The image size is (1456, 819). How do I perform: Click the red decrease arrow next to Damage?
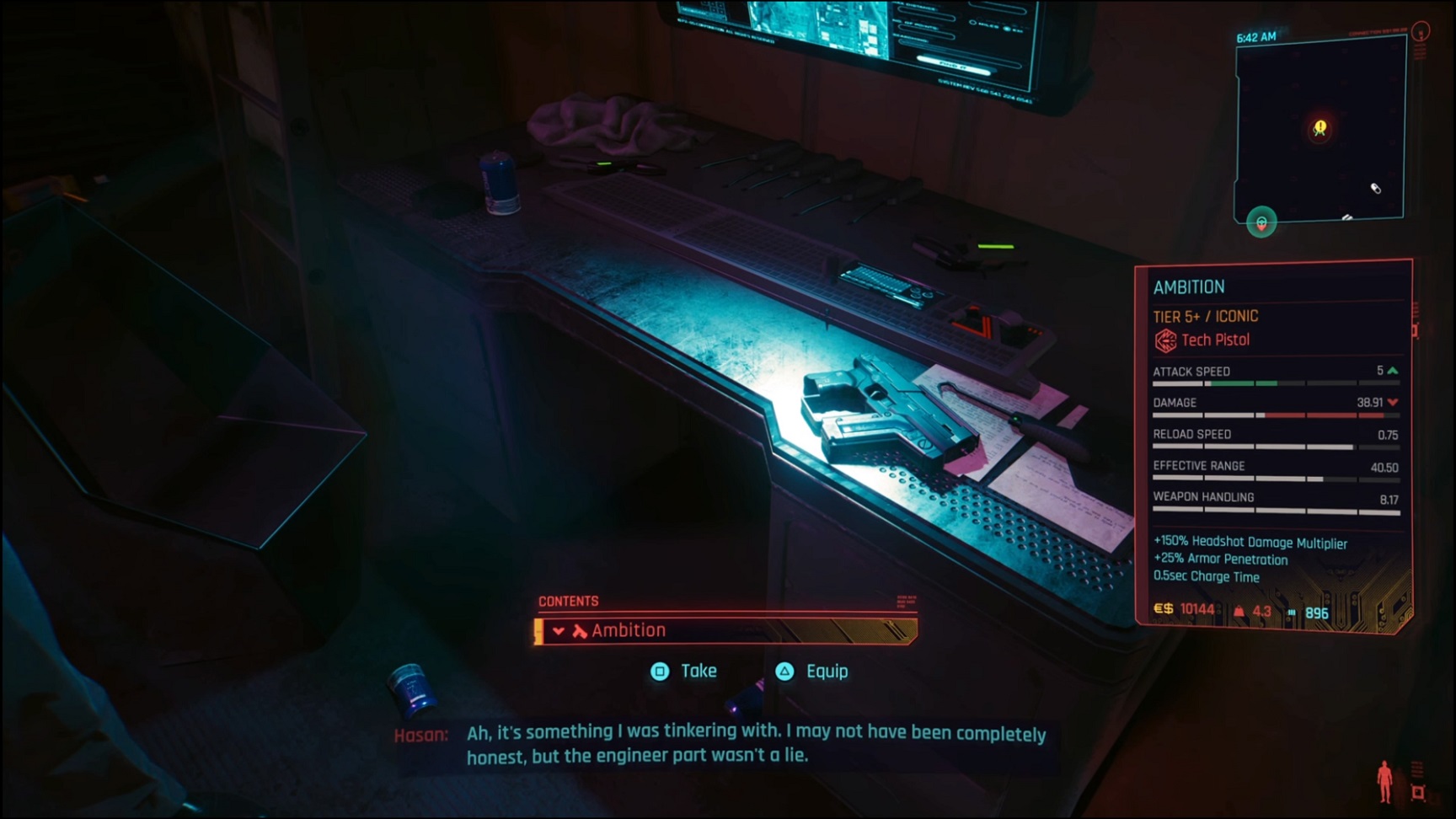[x=1391, y=403]
